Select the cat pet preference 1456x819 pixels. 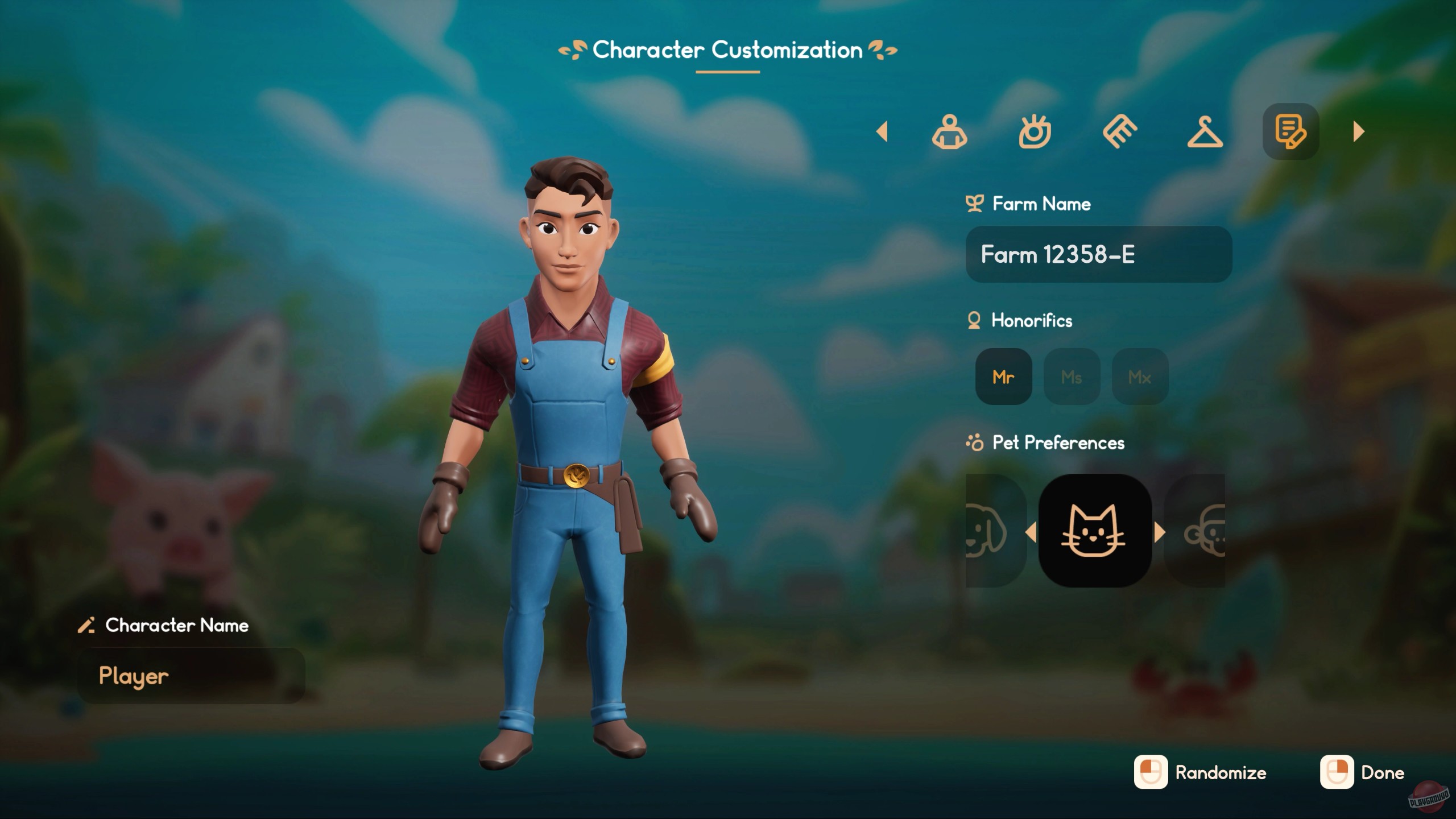[1095, 531]
